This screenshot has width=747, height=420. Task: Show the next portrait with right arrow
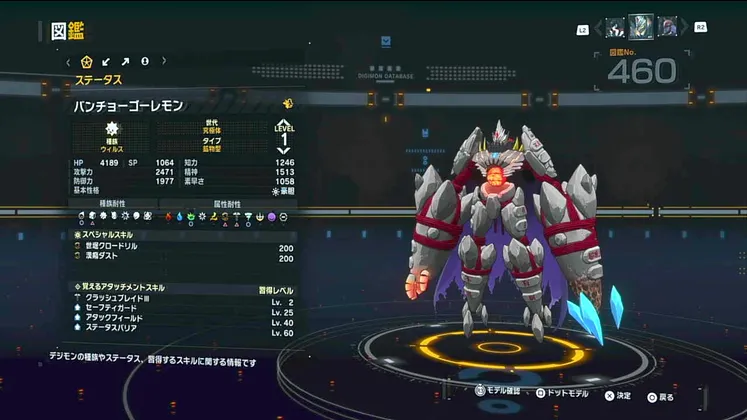pyautogui.click(x=686, y=28)
